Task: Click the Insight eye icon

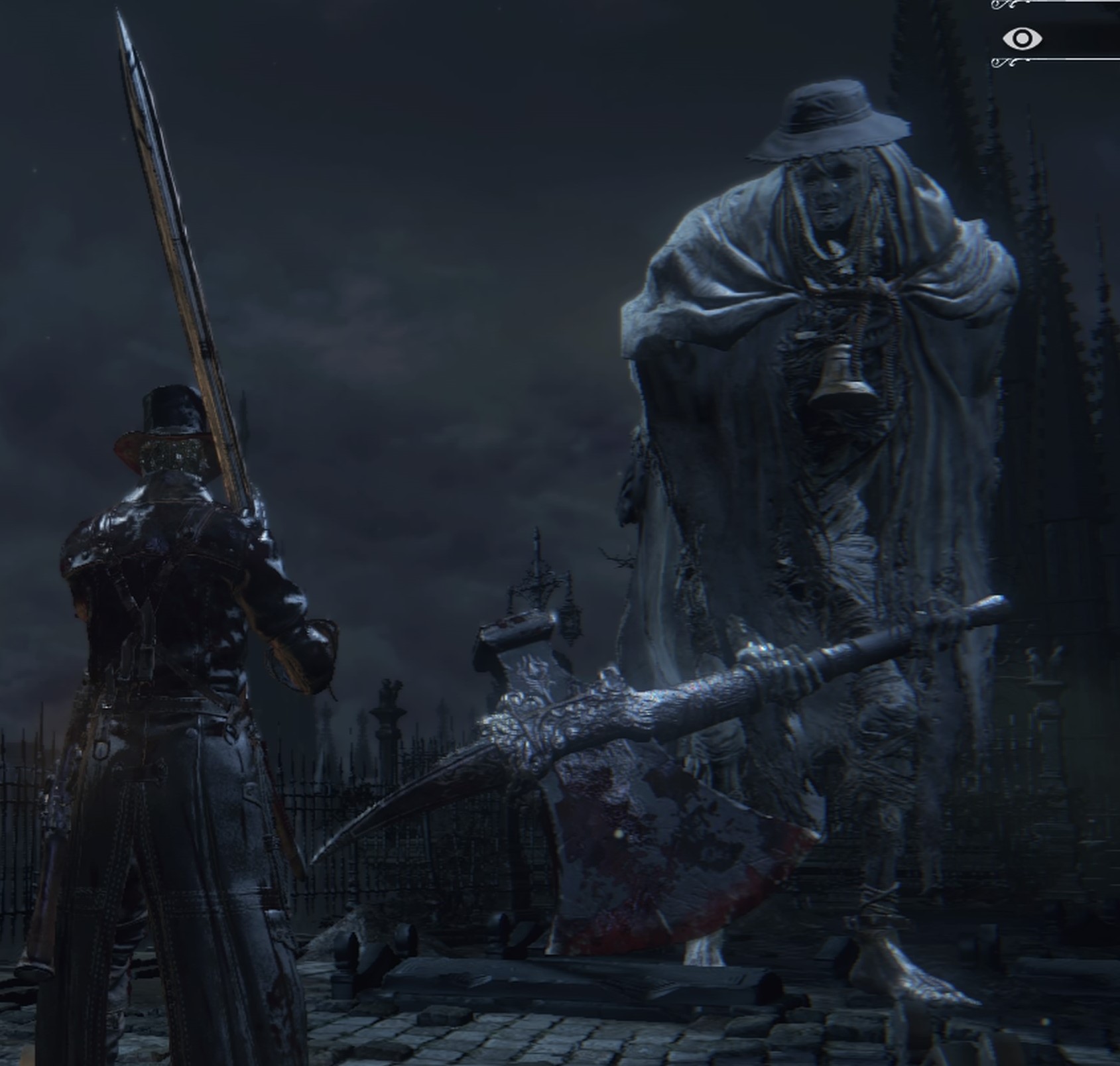Action: point(1022,38)
